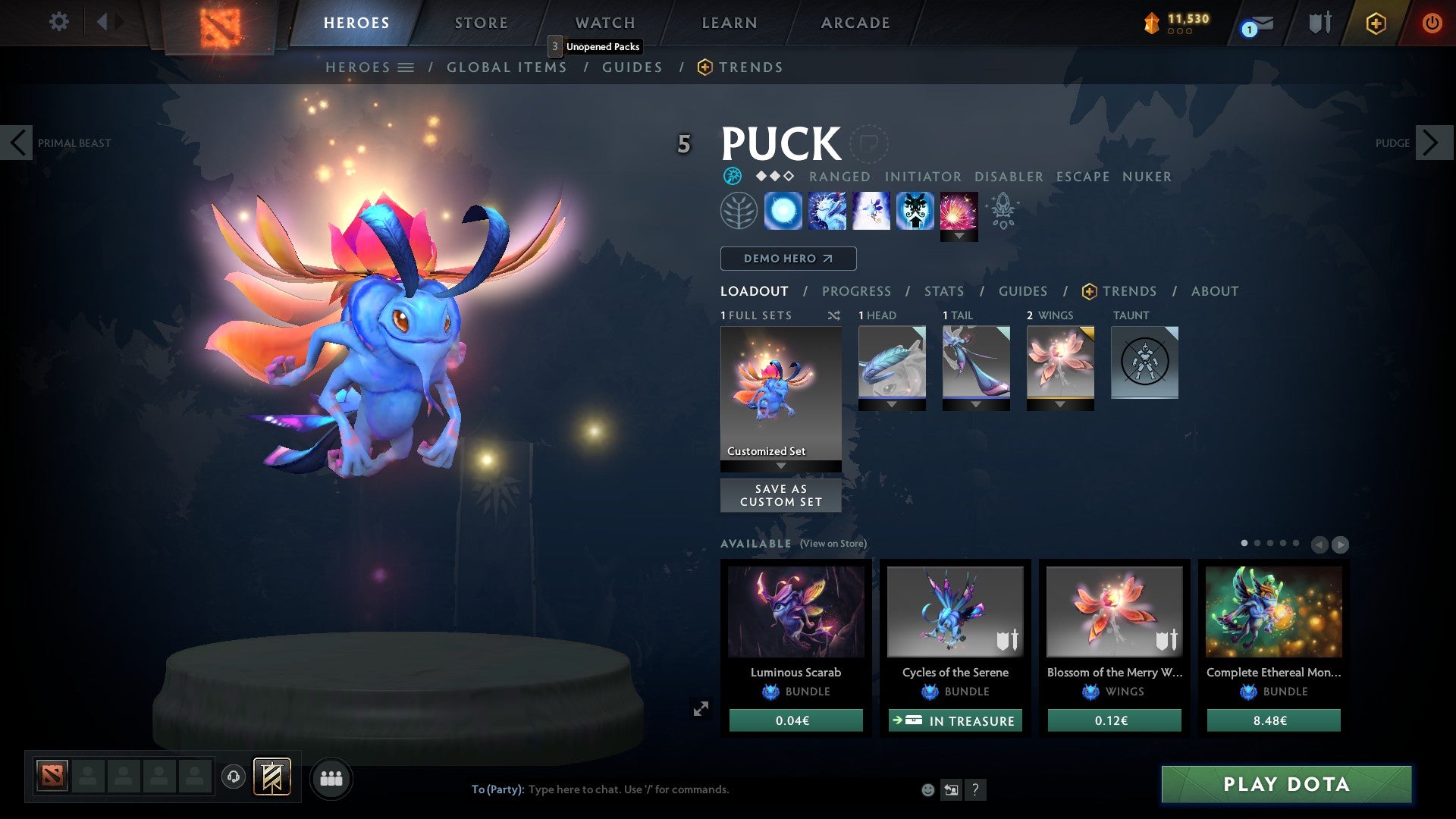
Task: Click the emoticon smiley in the chat bar
Action: coord(927,789)
